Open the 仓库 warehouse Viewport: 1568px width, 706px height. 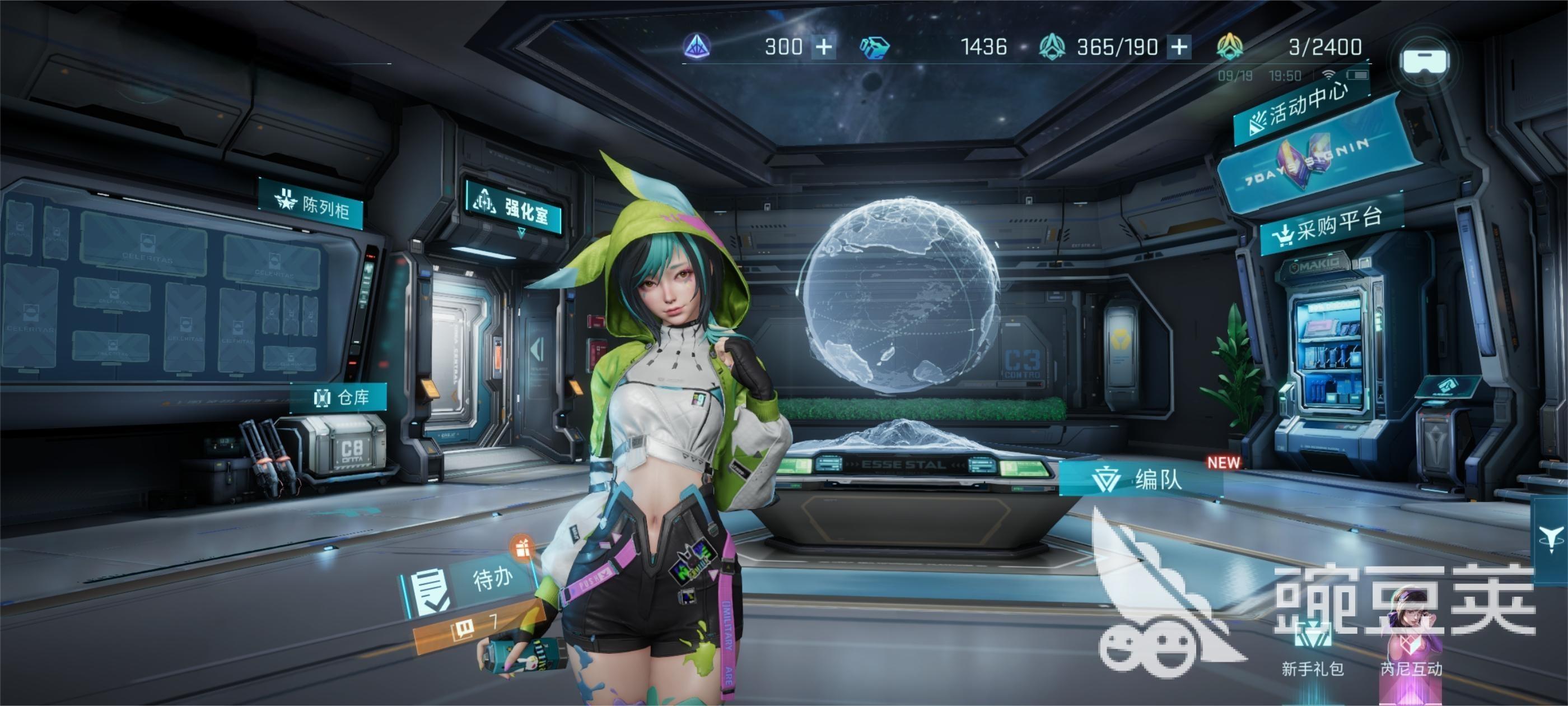pos(341,398)
